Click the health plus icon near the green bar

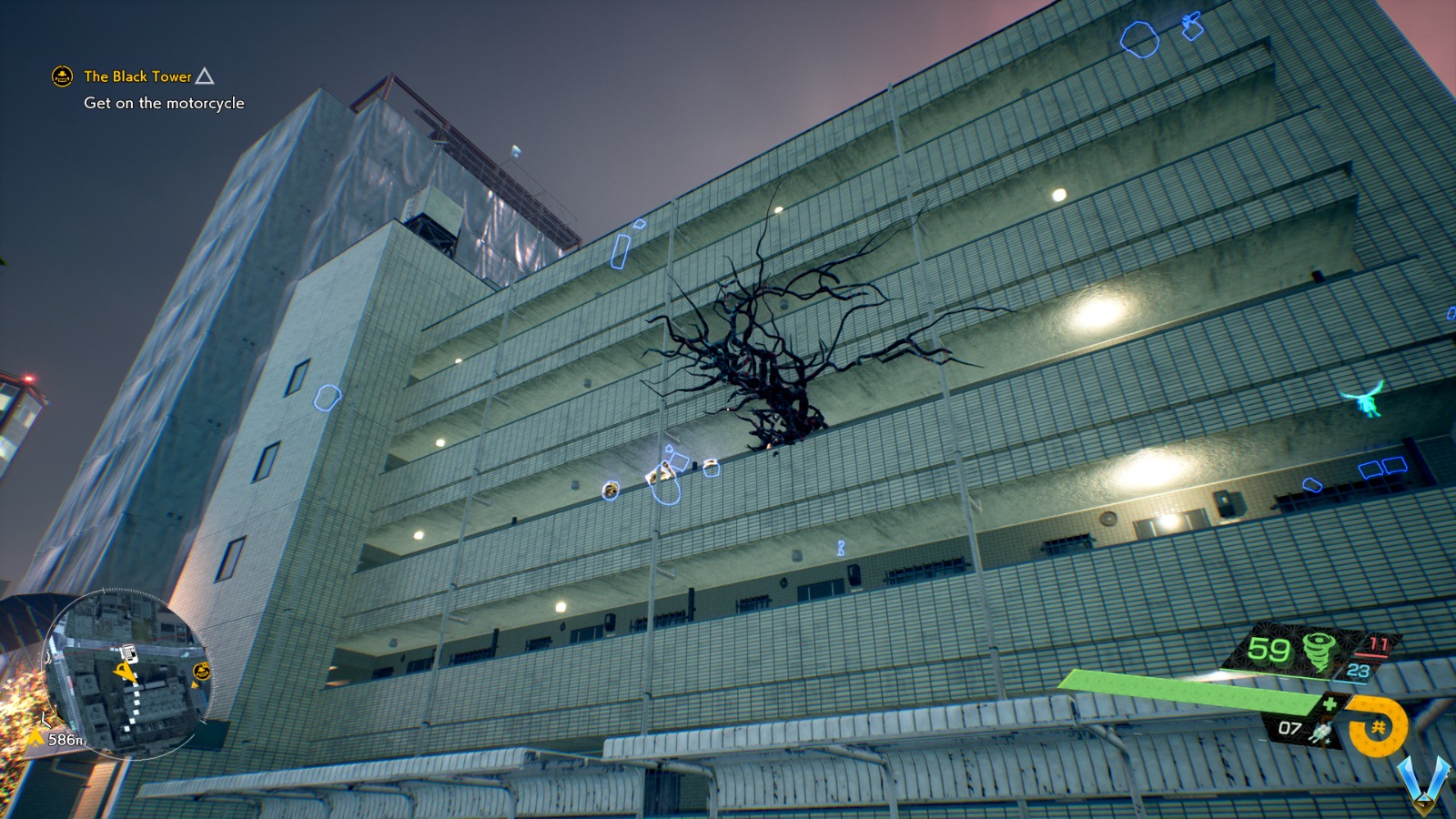(1330, 703)
